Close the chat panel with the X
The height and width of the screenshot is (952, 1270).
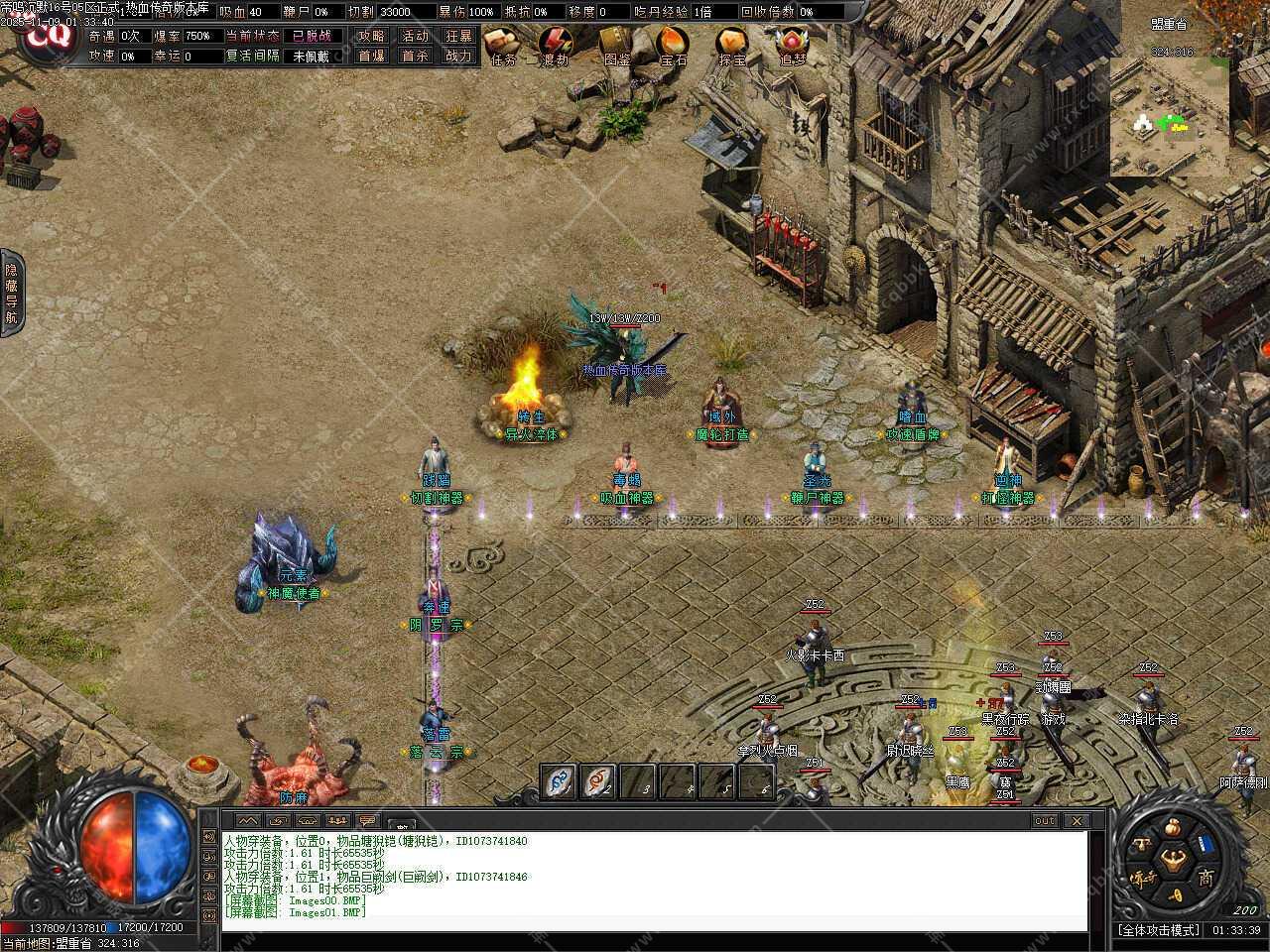tap(1077, 821)
